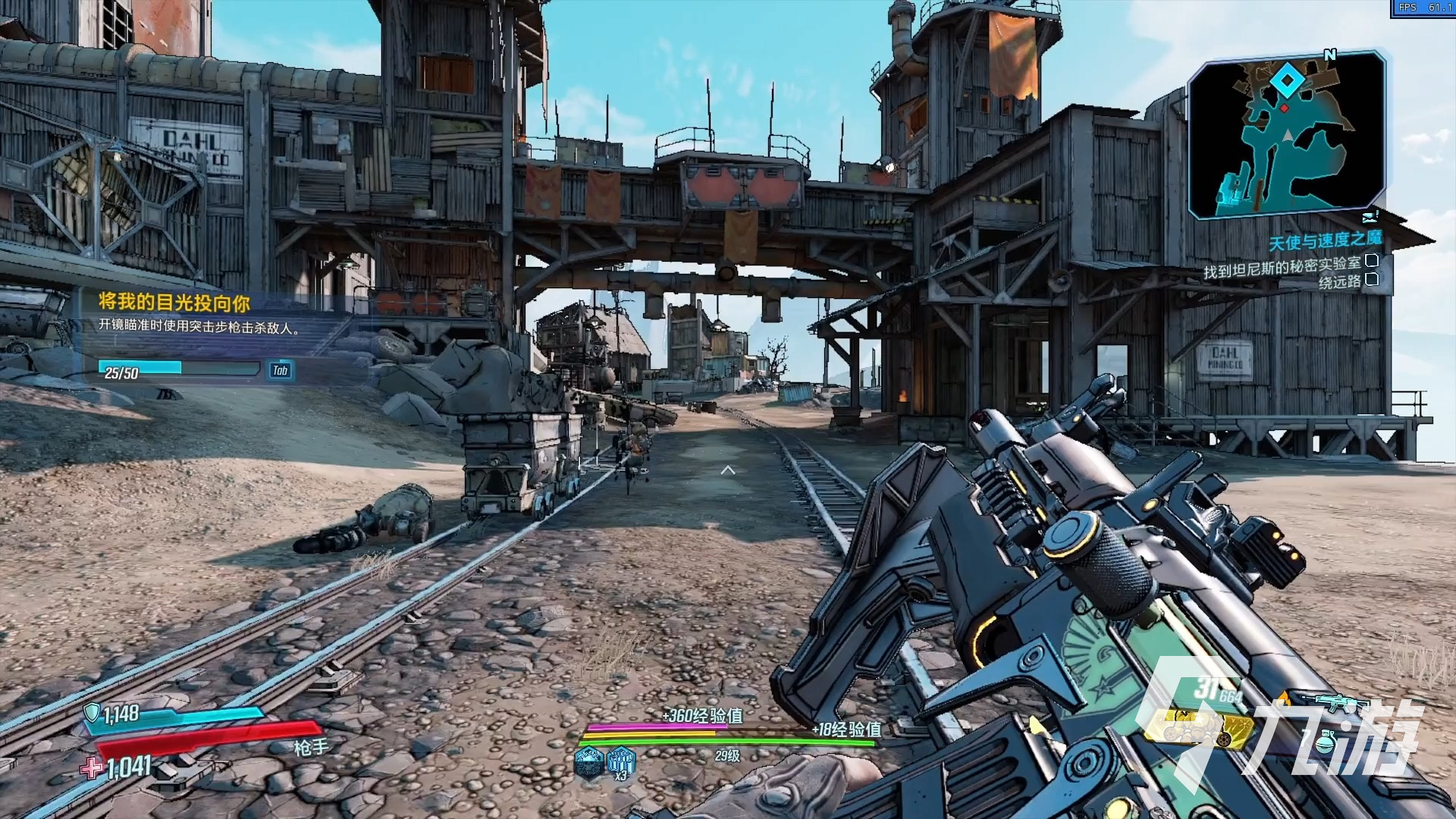Click the x3 stacked buff badge icon
The height and width of the screenshot is (819, 1456).
(621, 761)
